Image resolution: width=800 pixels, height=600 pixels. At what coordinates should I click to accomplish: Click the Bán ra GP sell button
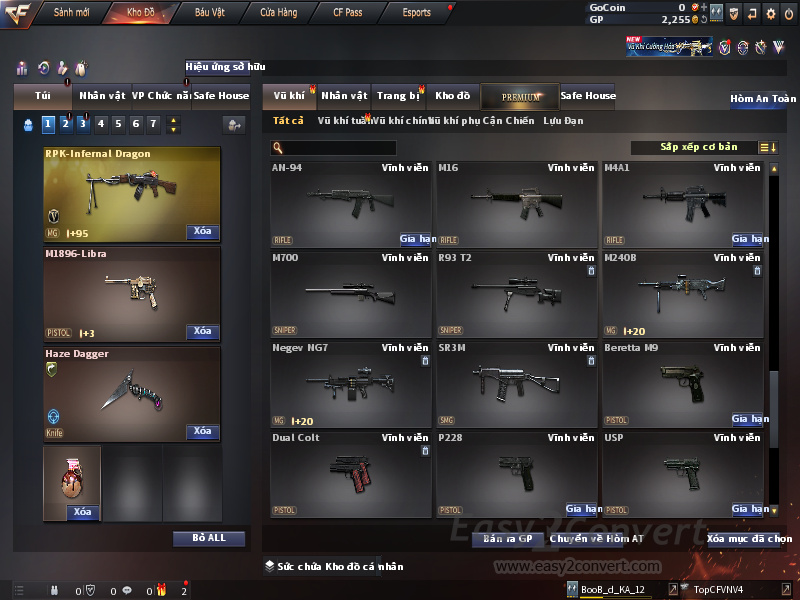tap(507, 539)
